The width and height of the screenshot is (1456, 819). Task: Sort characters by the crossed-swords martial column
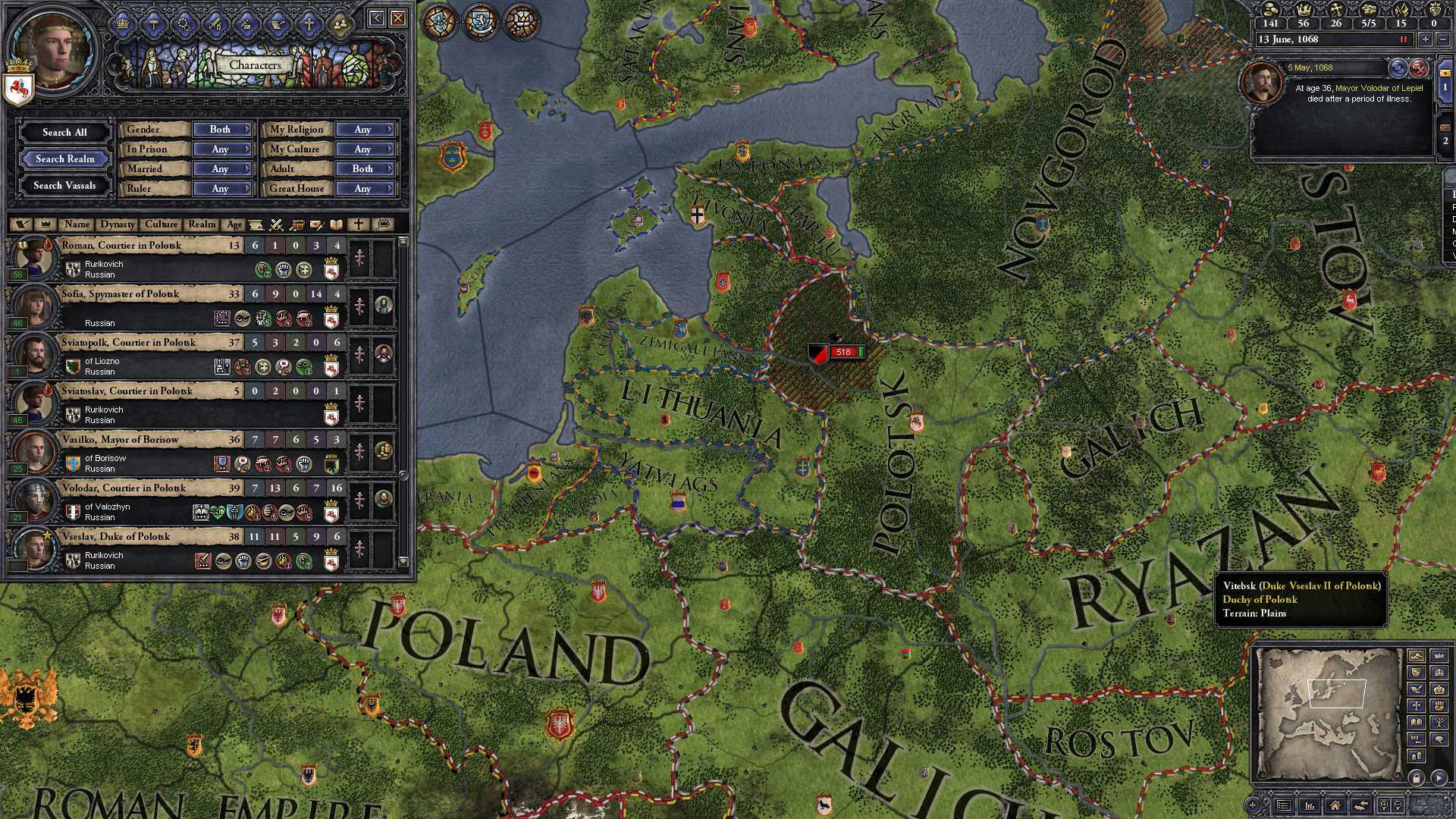pos(275,225)
